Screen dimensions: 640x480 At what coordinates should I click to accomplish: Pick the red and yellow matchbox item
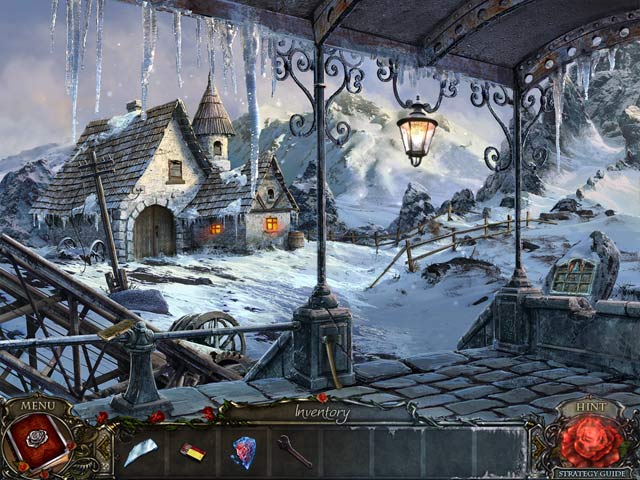(192, 453)
